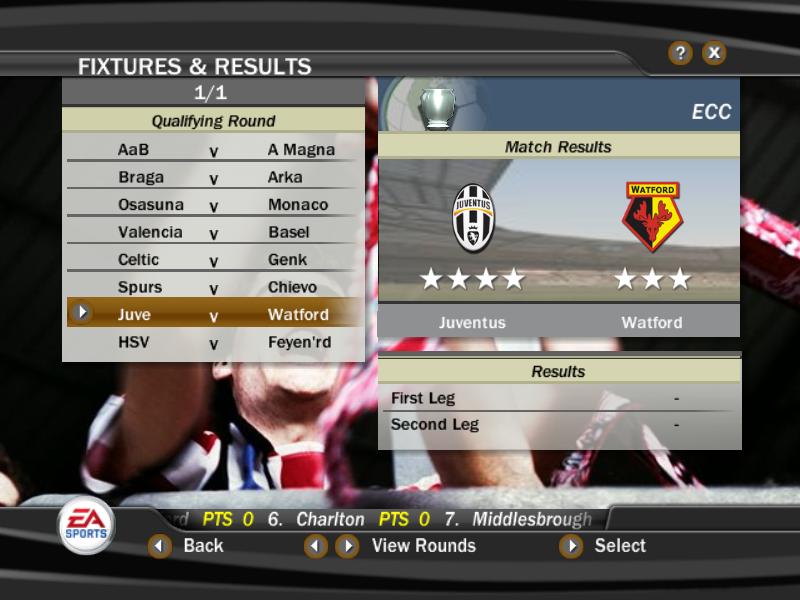Viewport: 800px width, 600px height.
Task: Choose the Spurs v Chievo fixture
Action: pos(214,287)
